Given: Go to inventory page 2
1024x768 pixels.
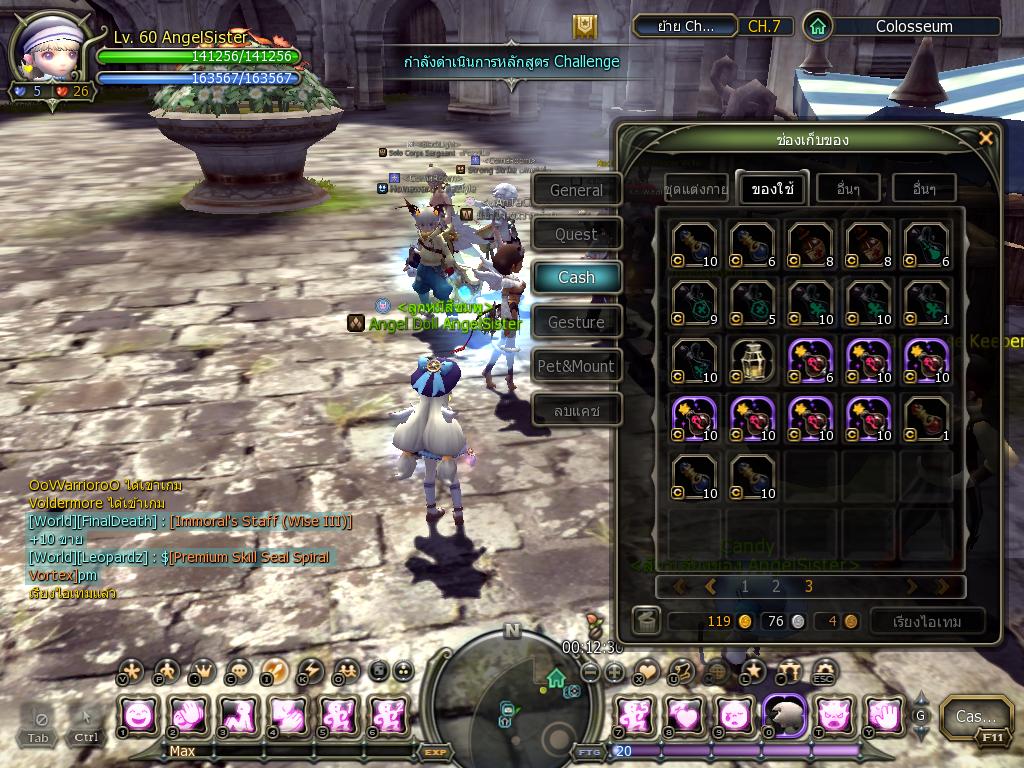Looking at the screenshot, I should pos(775,587).
